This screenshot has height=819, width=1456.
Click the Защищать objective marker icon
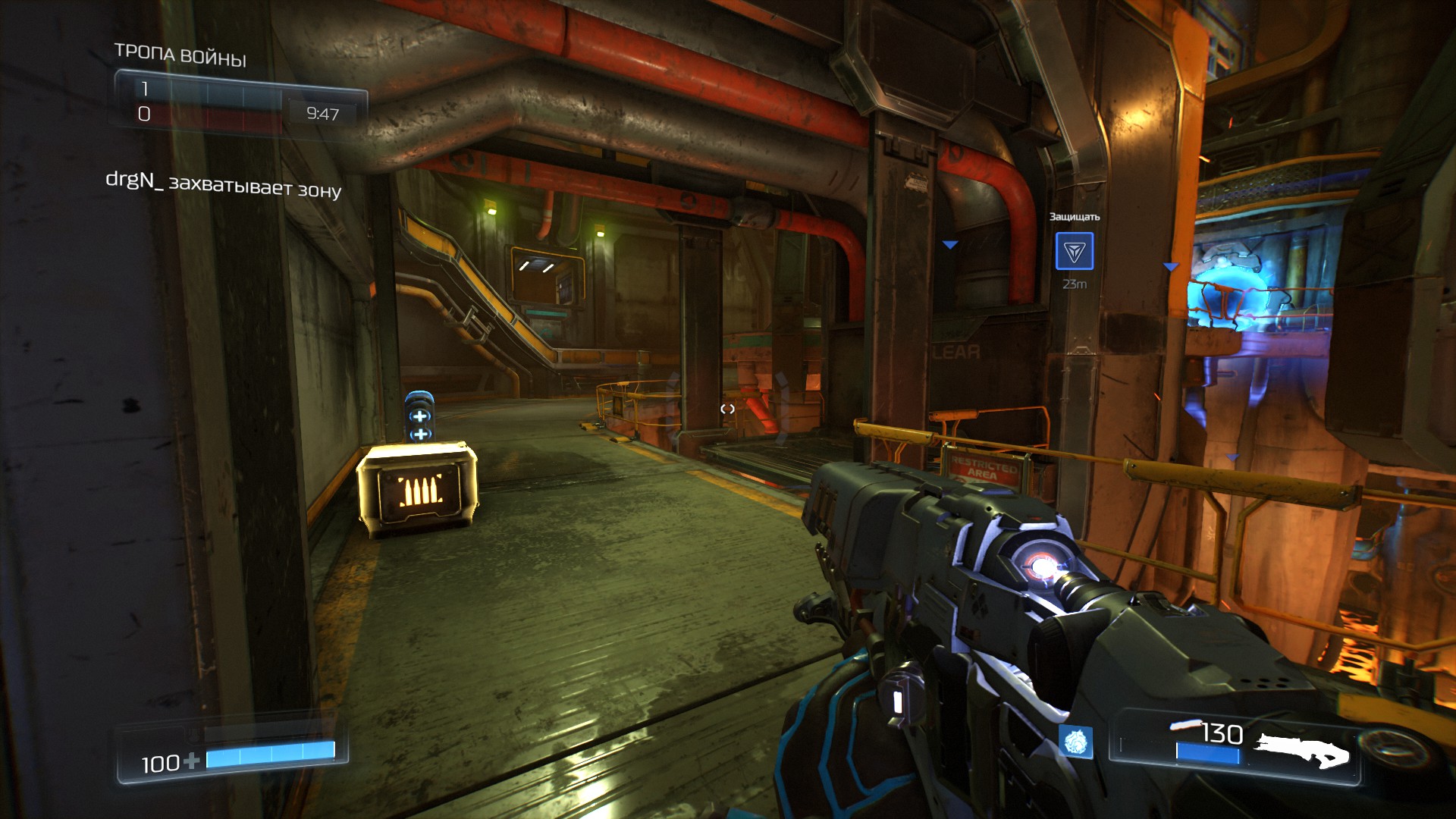click(1075, 252)
